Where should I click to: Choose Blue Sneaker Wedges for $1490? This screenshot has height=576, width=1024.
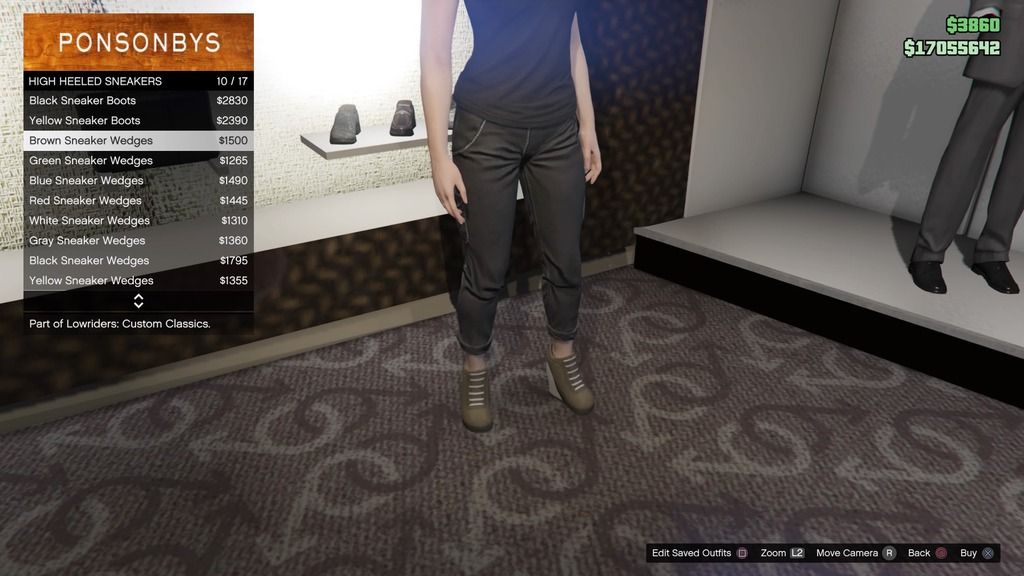(138, 181)
